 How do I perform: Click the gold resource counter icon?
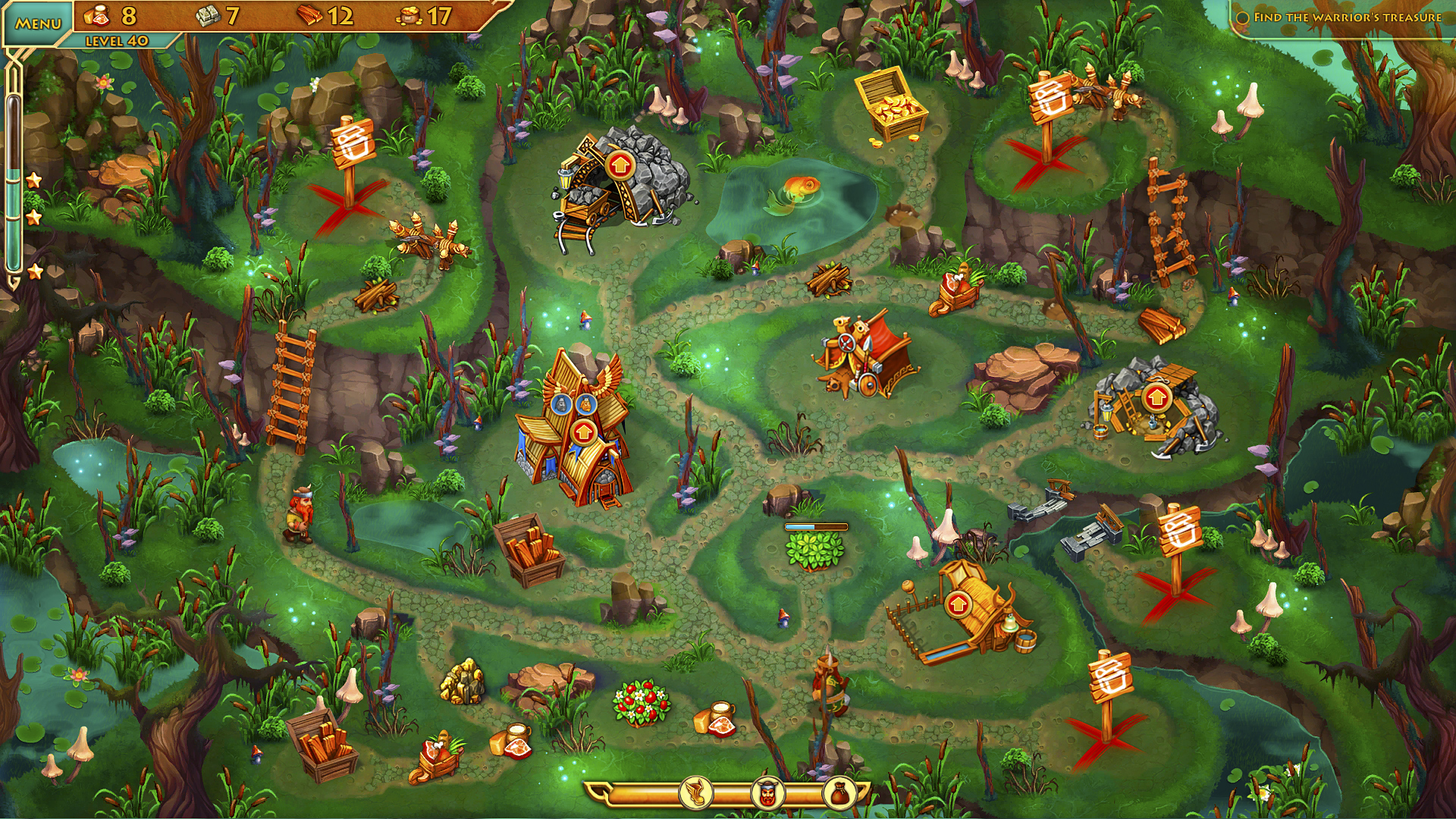coord(412,17)
